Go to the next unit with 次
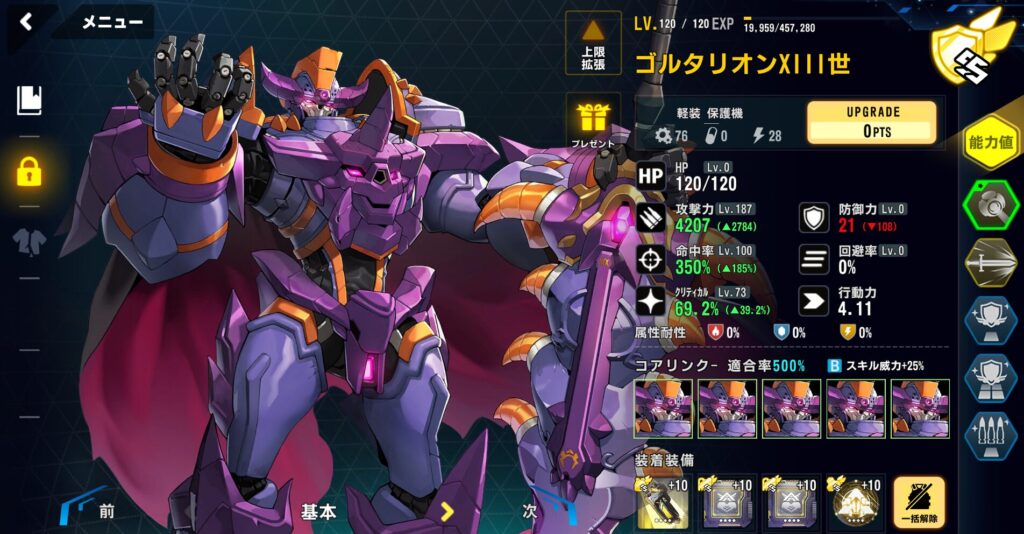The height and width of the screenshot is (534, 1024). [x=531, y=511]
